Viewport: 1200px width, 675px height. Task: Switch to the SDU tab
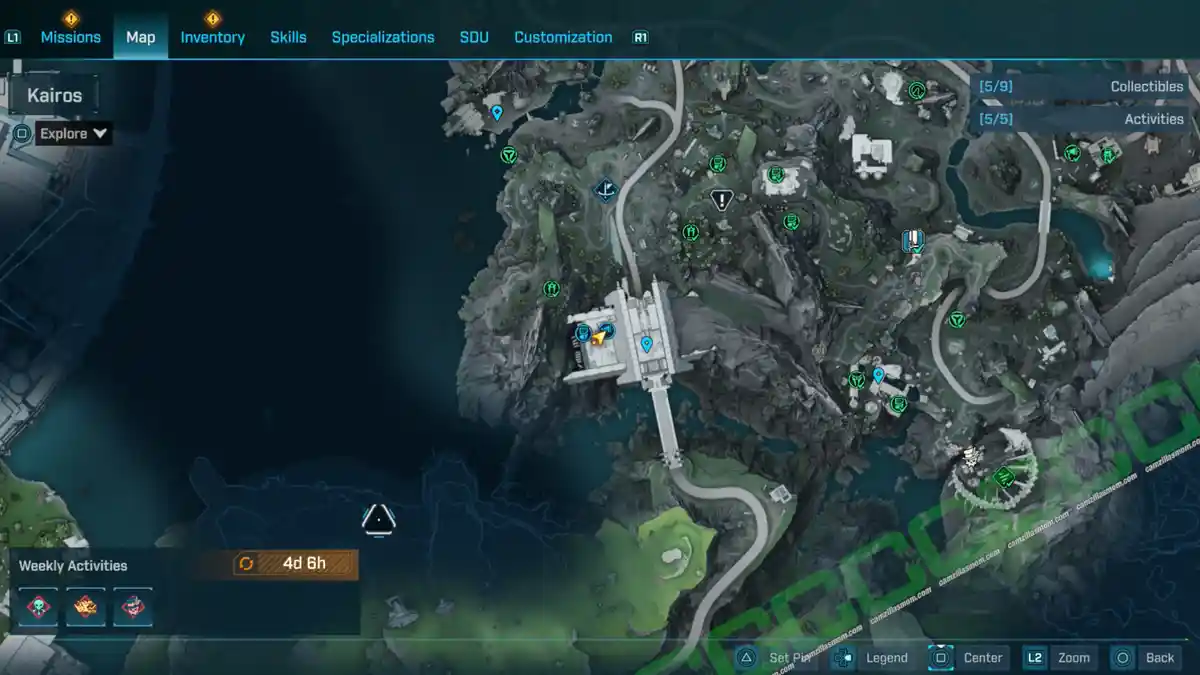[x=474, y=37]
